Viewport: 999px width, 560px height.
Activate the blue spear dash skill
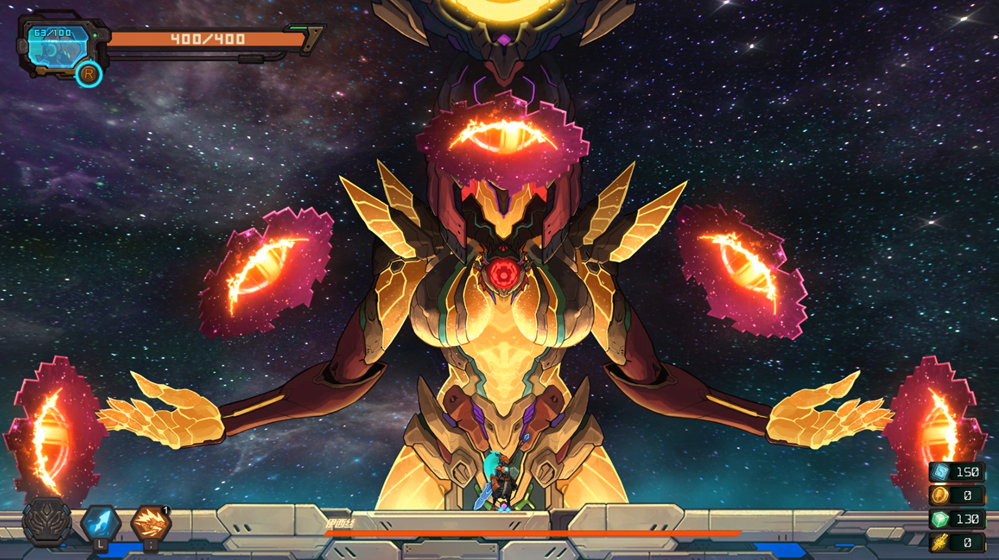100,522
